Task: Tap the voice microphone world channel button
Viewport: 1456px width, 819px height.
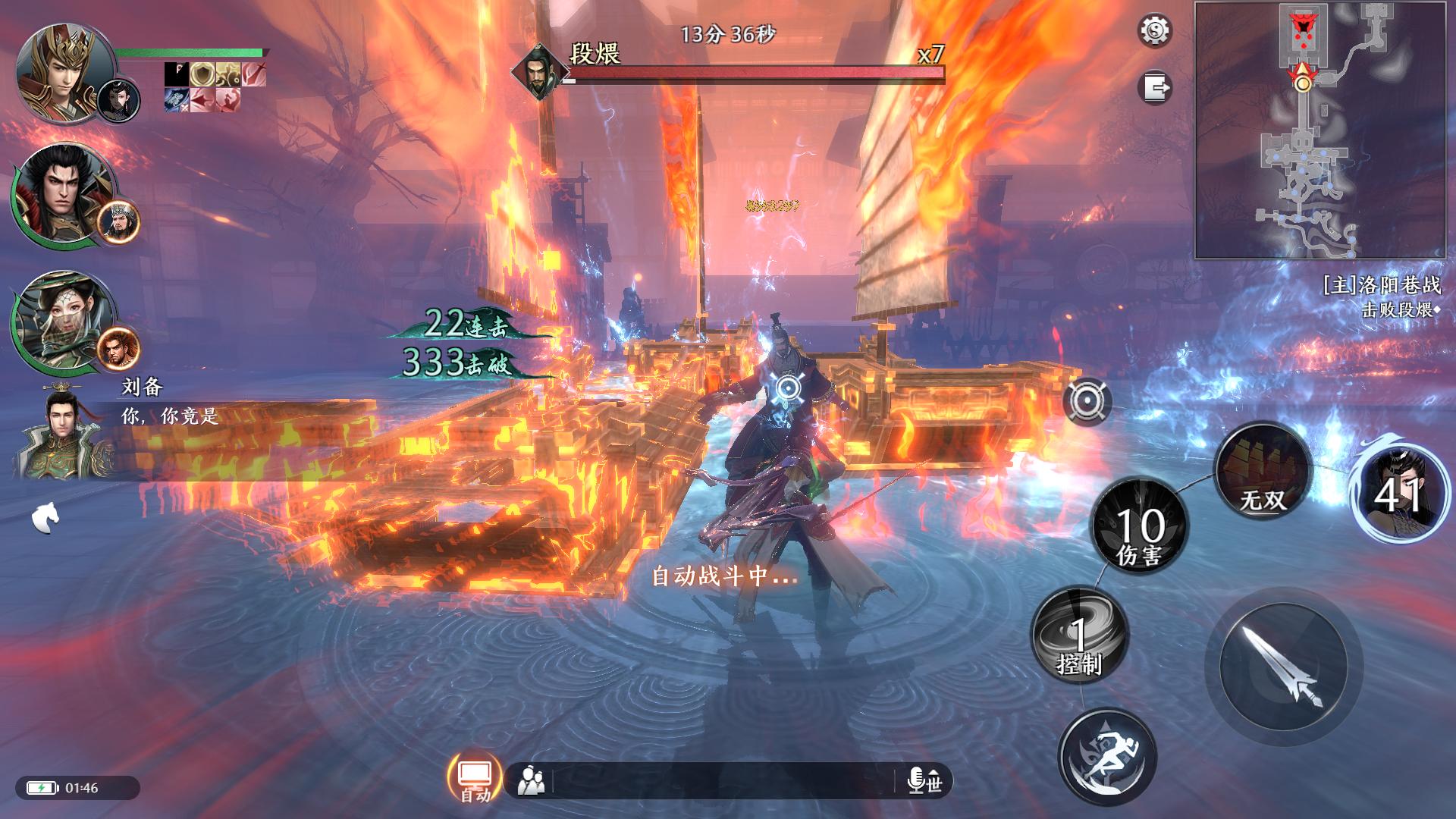Action: pyautogui.click(x=925, y=780)
